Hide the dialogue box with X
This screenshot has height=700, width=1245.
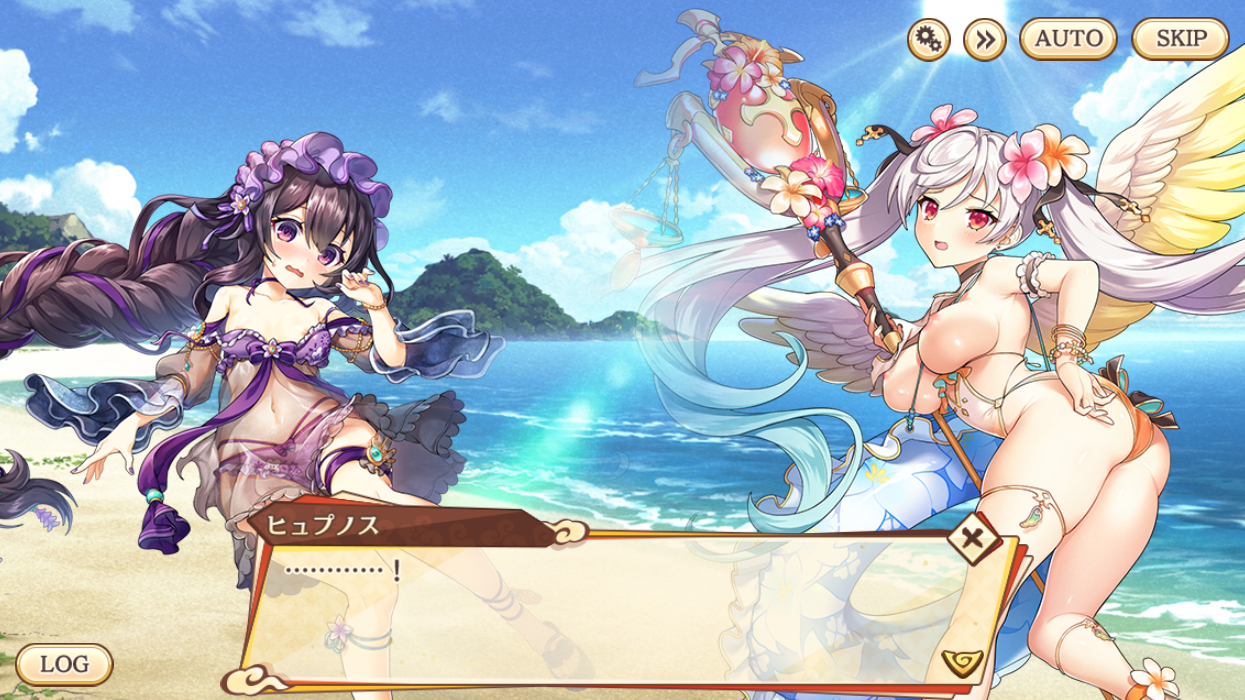pyautogui.click(x=971, y=541)
